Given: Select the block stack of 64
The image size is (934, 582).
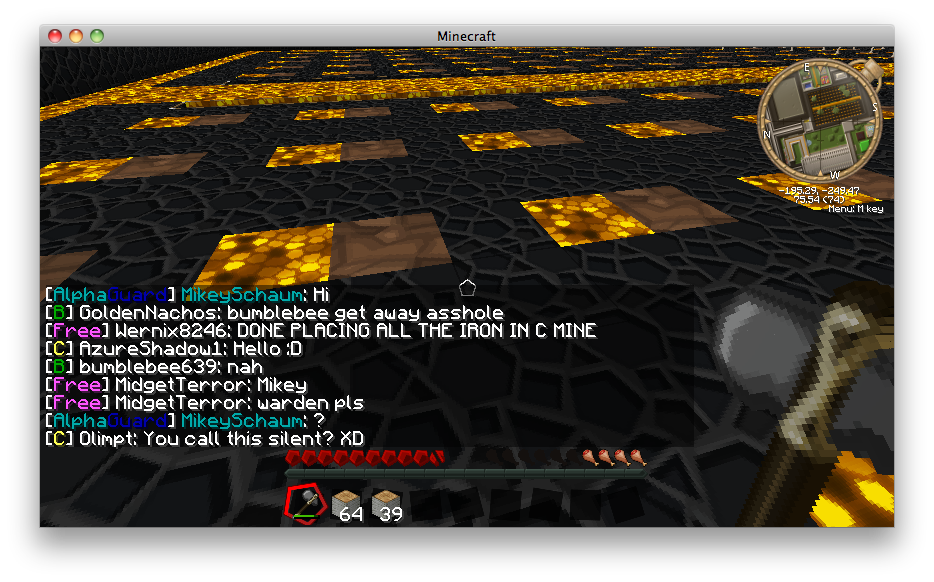Looking at the screenshot, I should tap(347, 504).
